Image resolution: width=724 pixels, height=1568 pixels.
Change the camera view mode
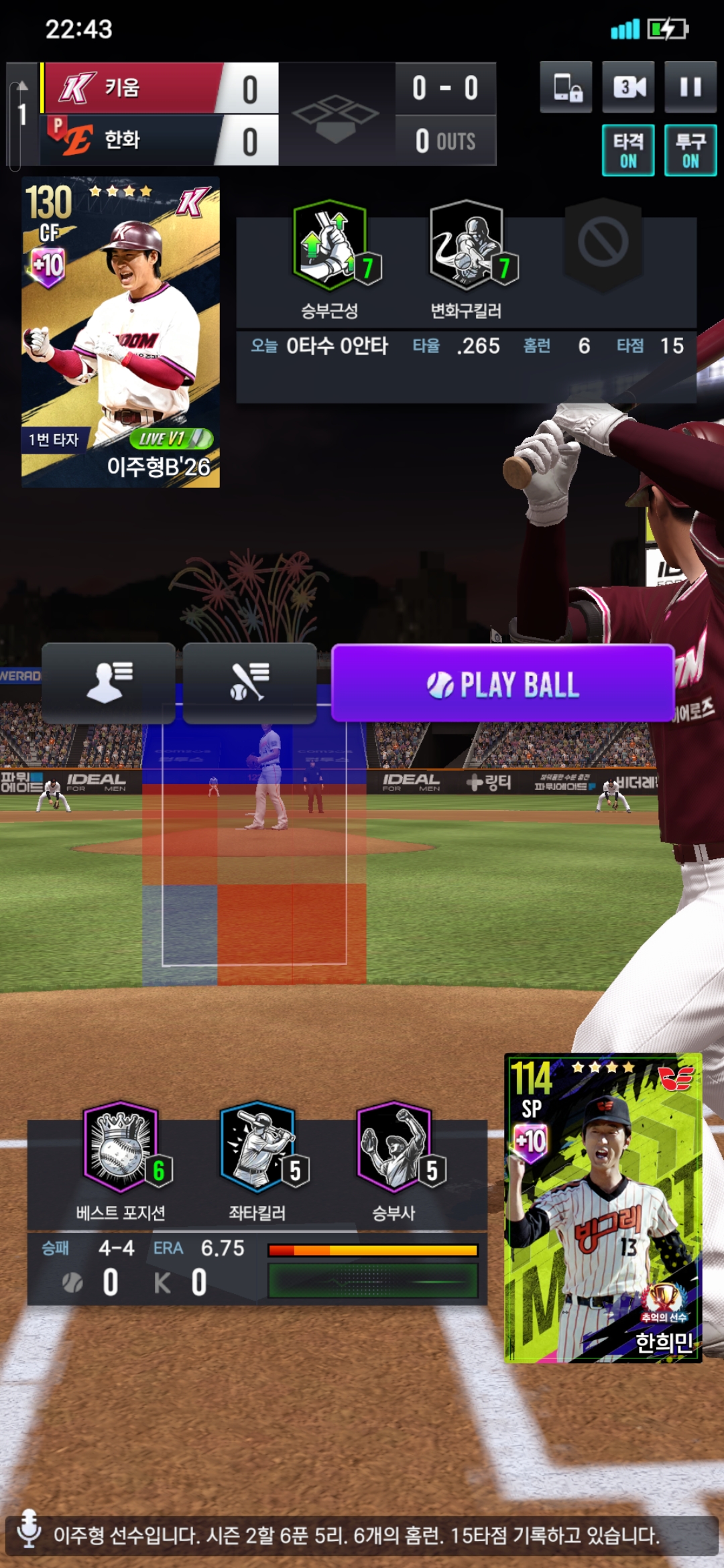[x=629, y=87]
